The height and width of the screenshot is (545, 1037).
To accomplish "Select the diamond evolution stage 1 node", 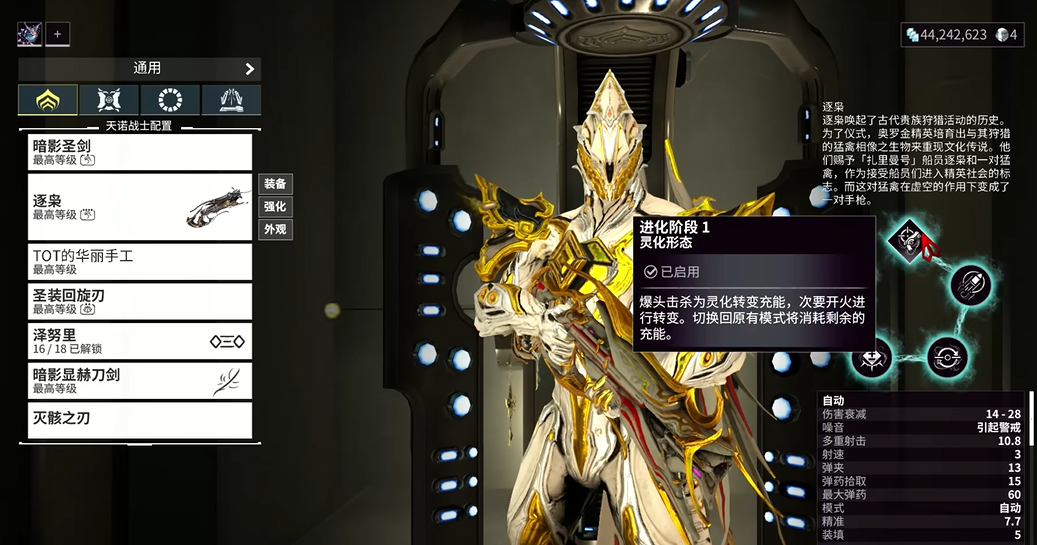I will [905, 241].
